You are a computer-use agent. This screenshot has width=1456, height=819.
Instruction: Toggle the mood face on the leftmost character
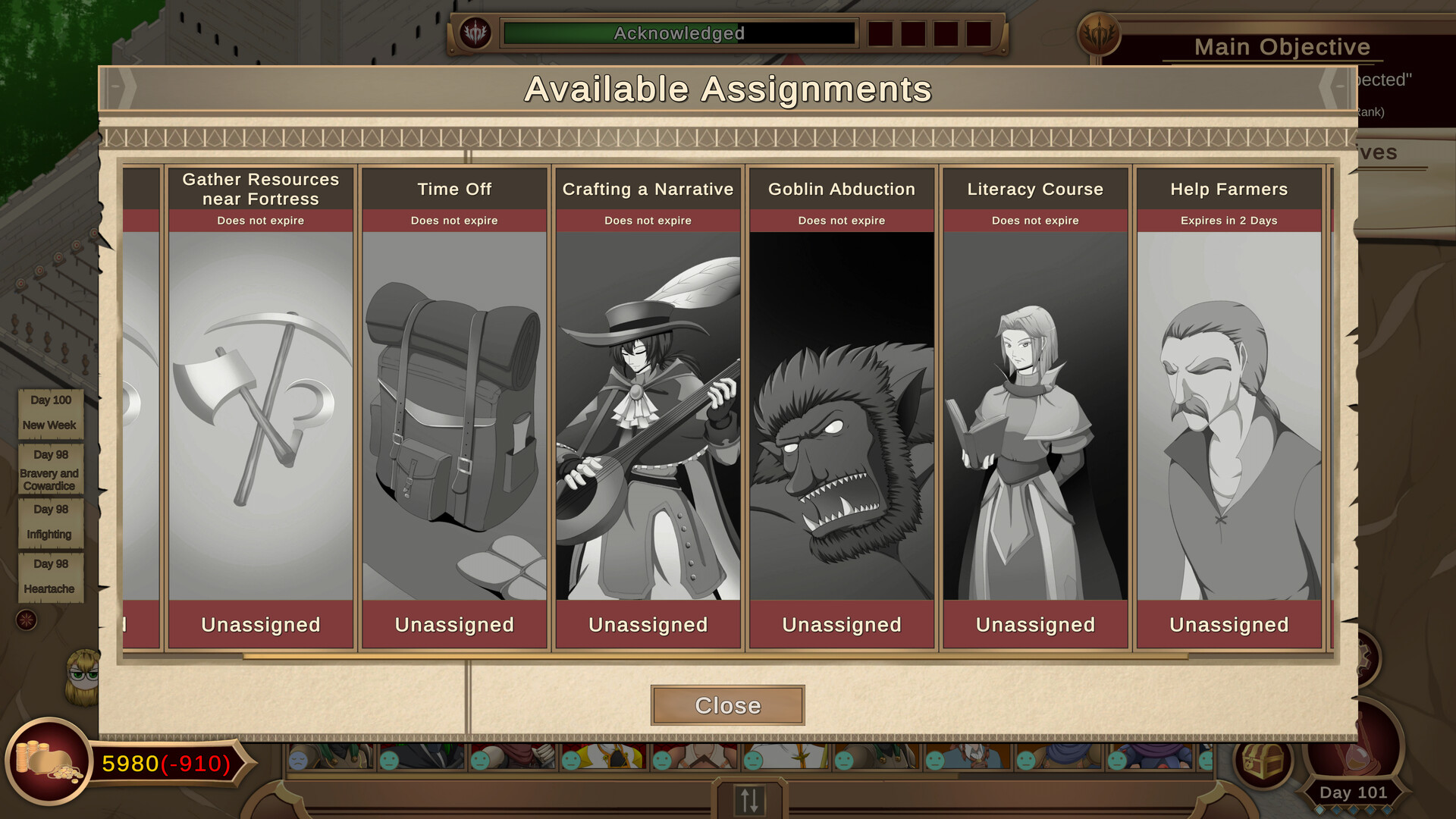[298, 761]
